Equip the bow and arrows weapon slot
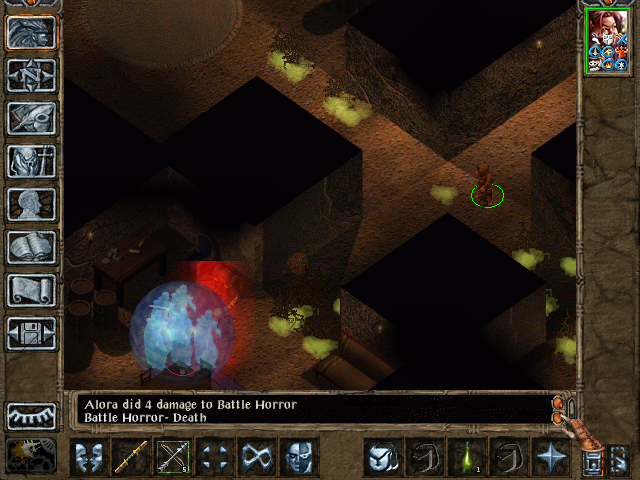Viewport: 640px width, 480px height. 172,458
